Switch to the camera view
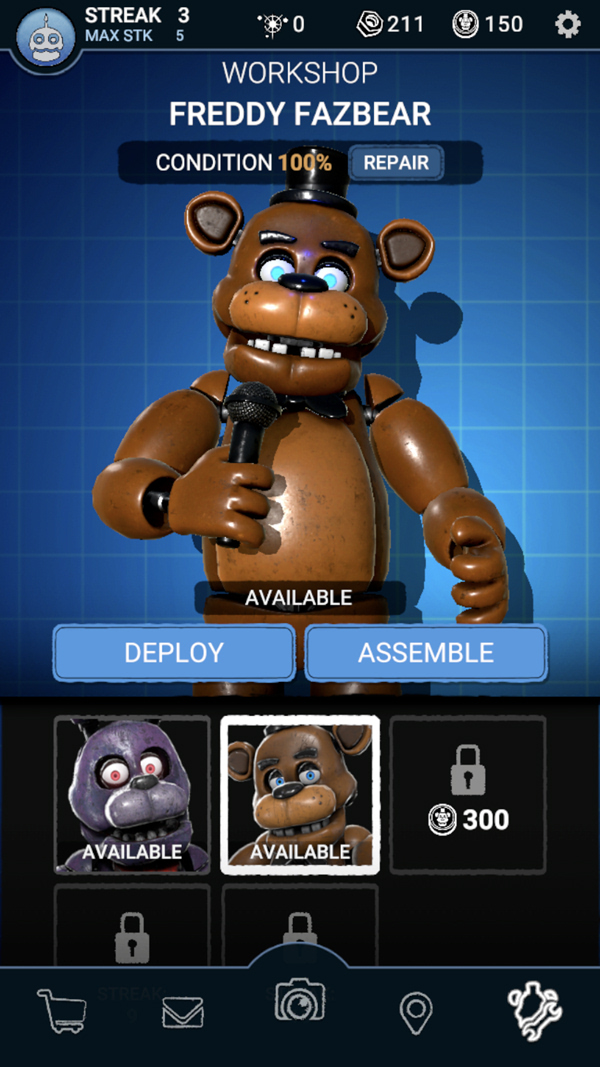This screenshot has height=1067, width=600. 300,1001
